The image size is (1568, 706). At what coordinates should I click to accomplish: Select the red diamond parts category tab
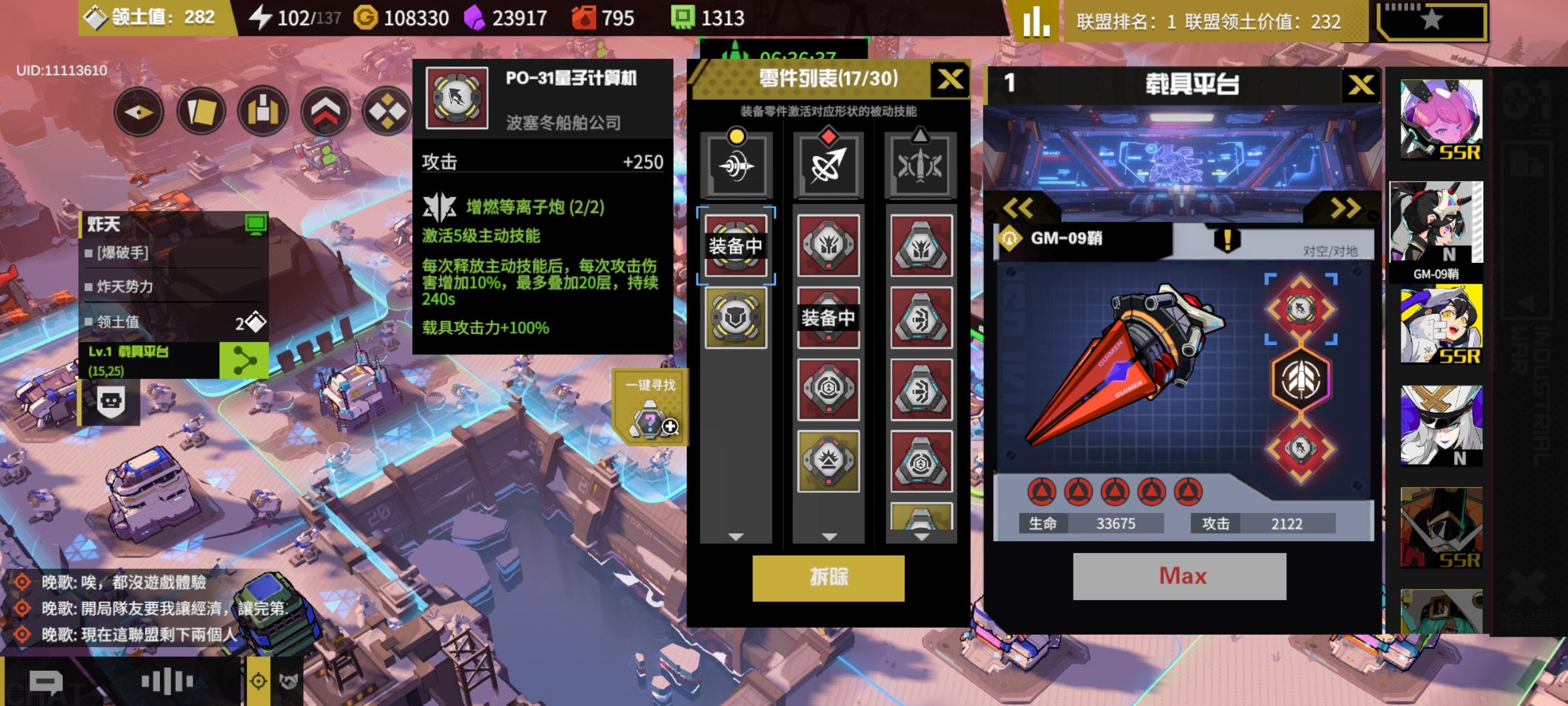coord(828,163)
